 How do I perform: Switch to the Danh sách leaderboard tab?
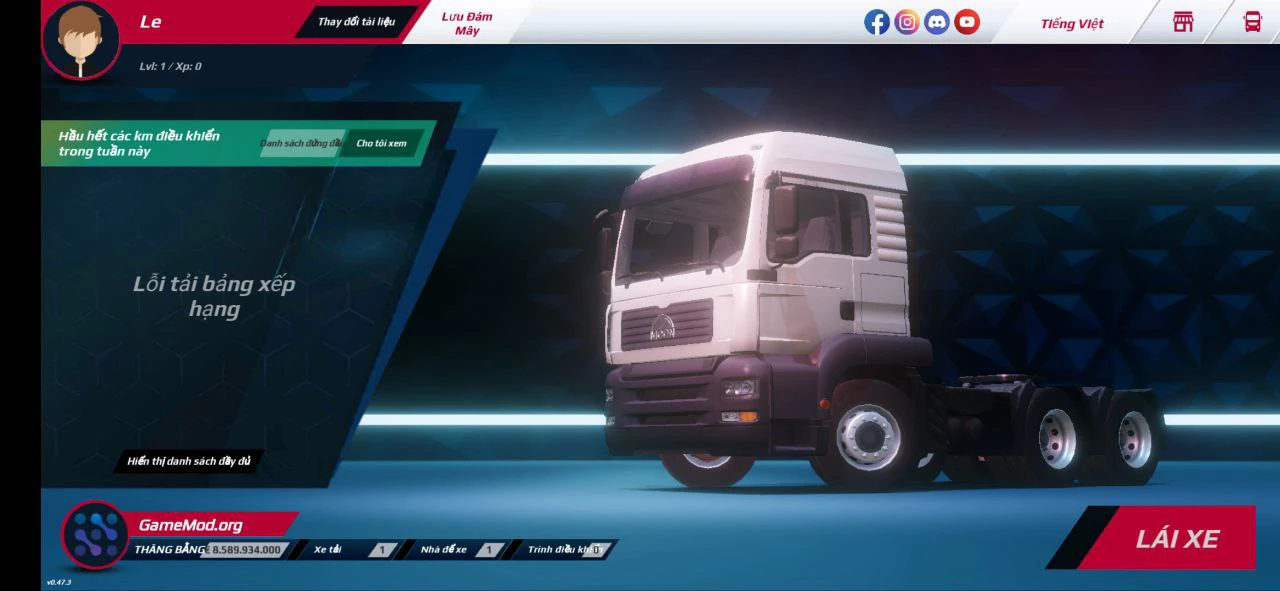[x=301, y=144]
